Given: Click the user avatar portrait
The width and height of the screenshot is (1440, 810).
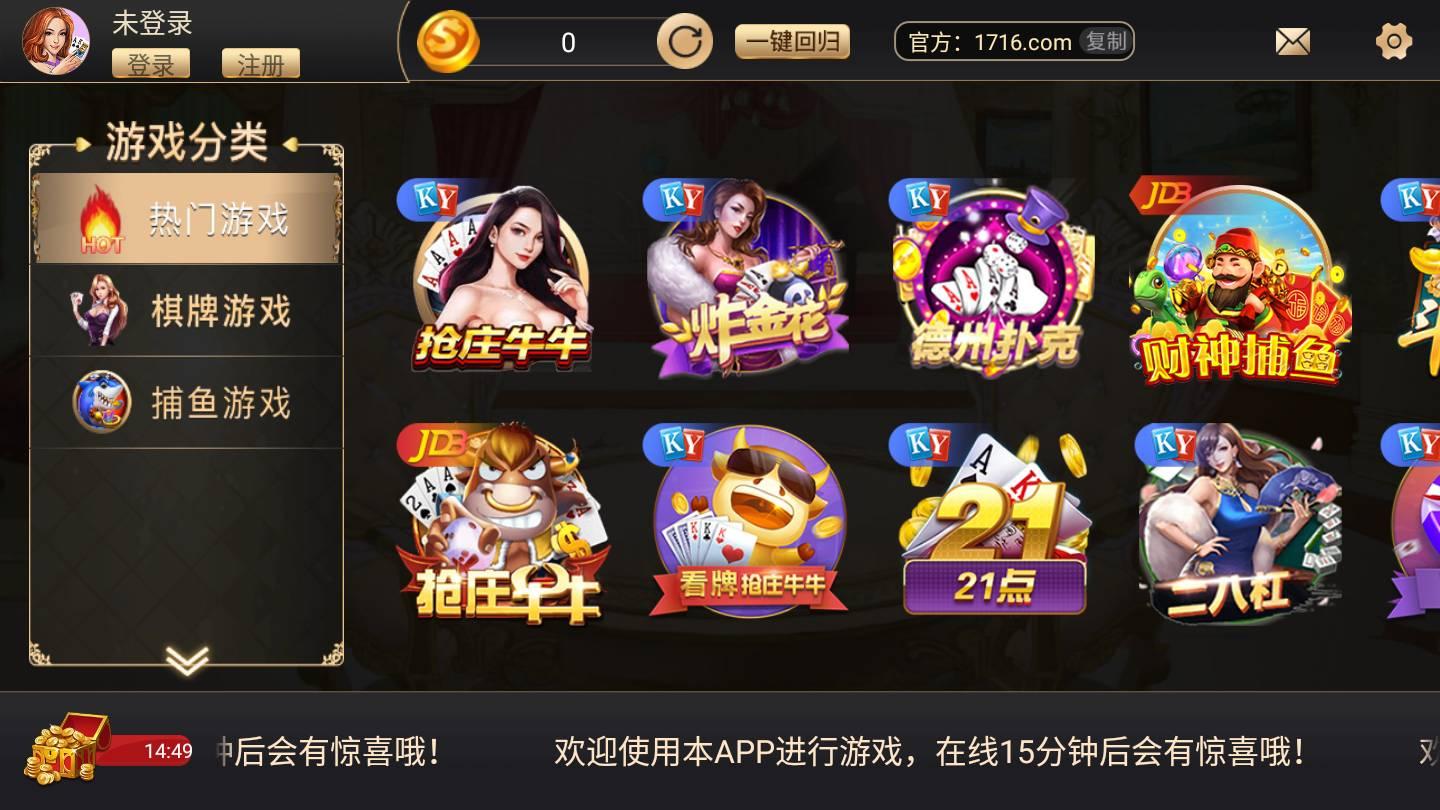Looking at the screenshot, I should 55,38.
